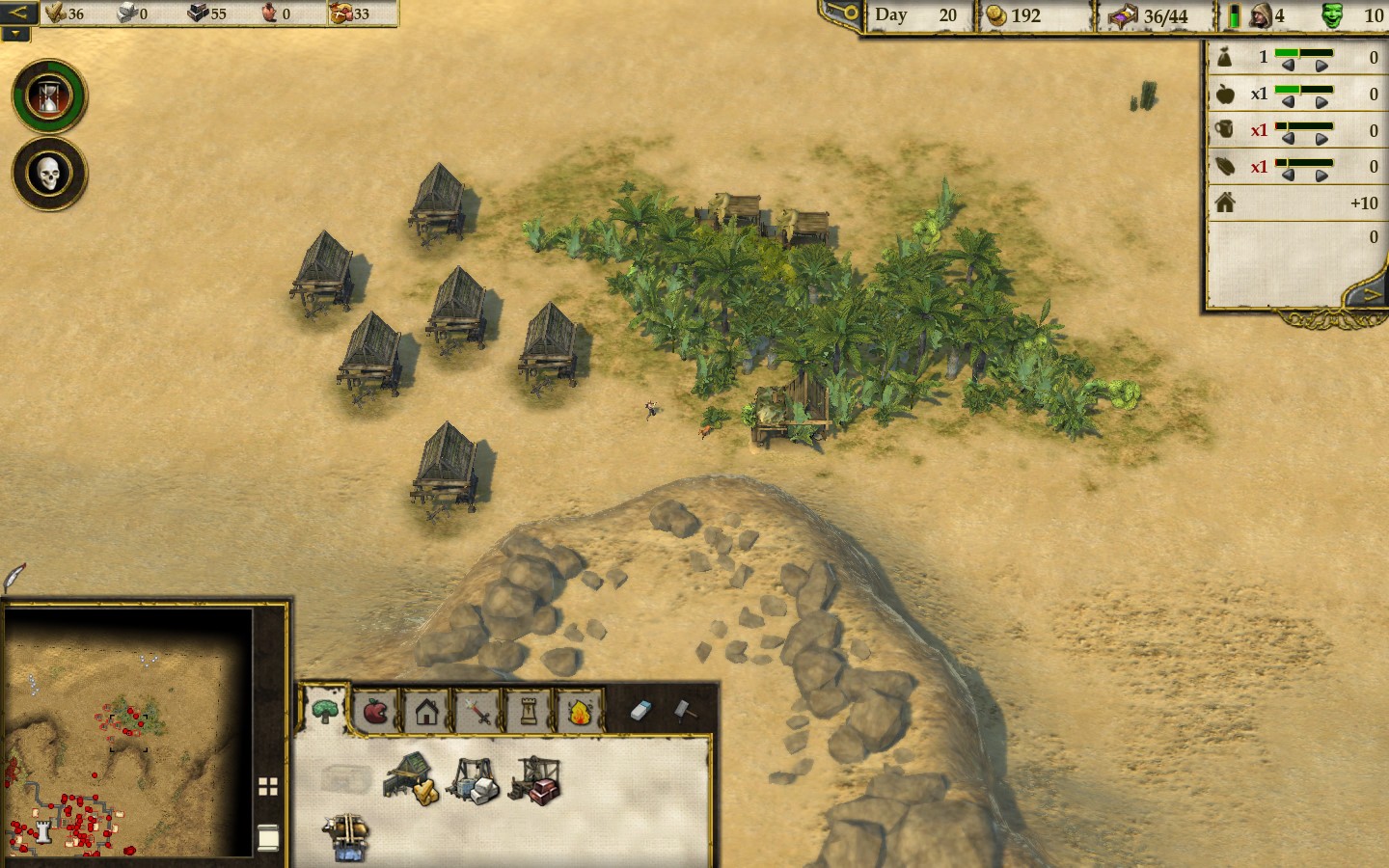Choose the hammer repair tool
1389x868 pixels.
pos(684,711)
